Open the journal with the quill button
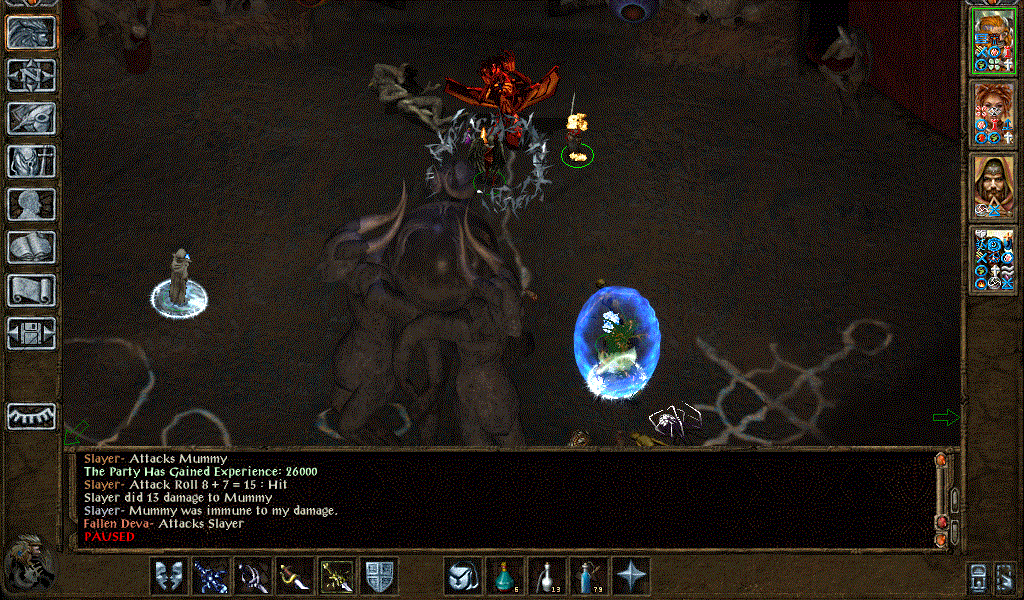The width and height of the screenshot is (1024, 600). 32,118
